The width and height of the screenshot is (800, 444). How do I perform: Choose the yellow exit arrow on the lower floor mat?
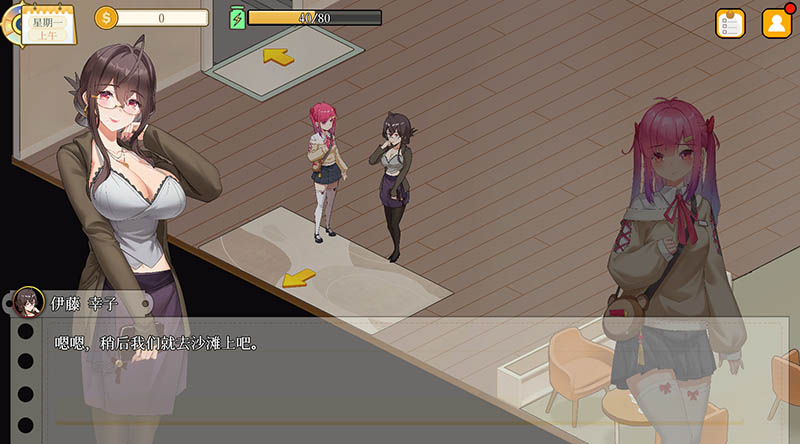pyautogui.click(x=298, y=277)
